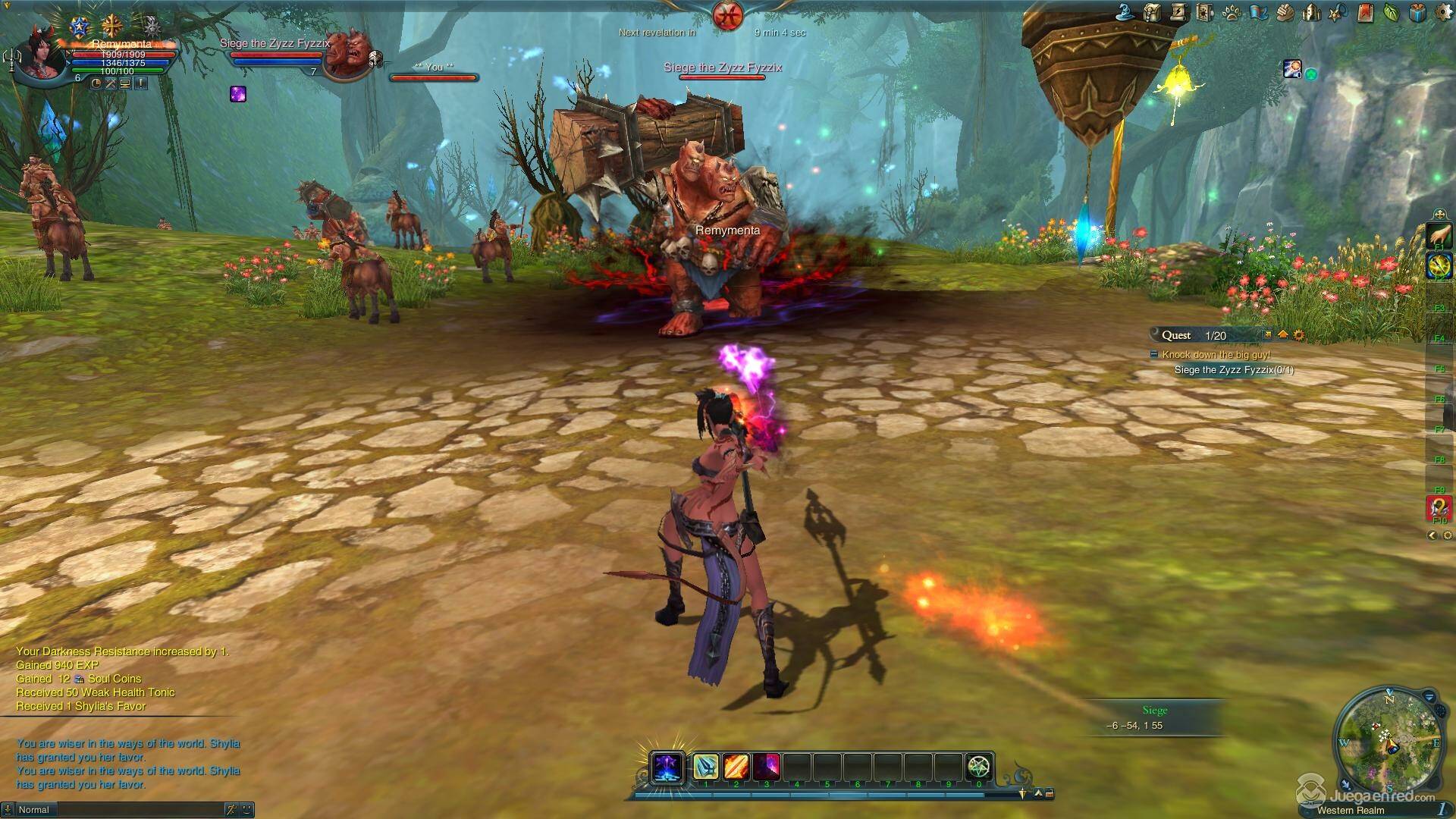Open the gear settings menu
The width and height of the screenshot is (1456, 819).
1444,12
